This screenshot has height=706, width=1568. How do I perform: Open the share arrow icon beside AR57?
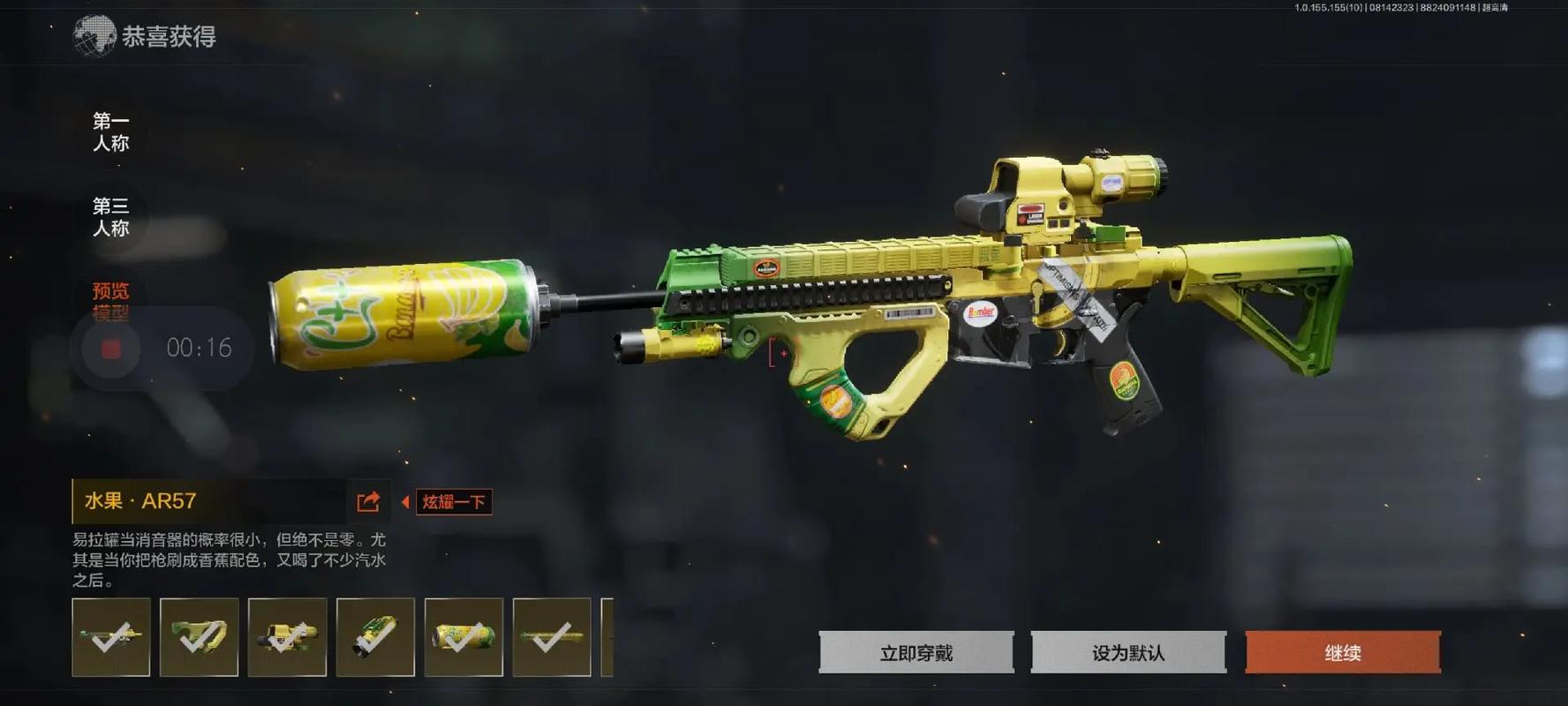click(368, 502)
